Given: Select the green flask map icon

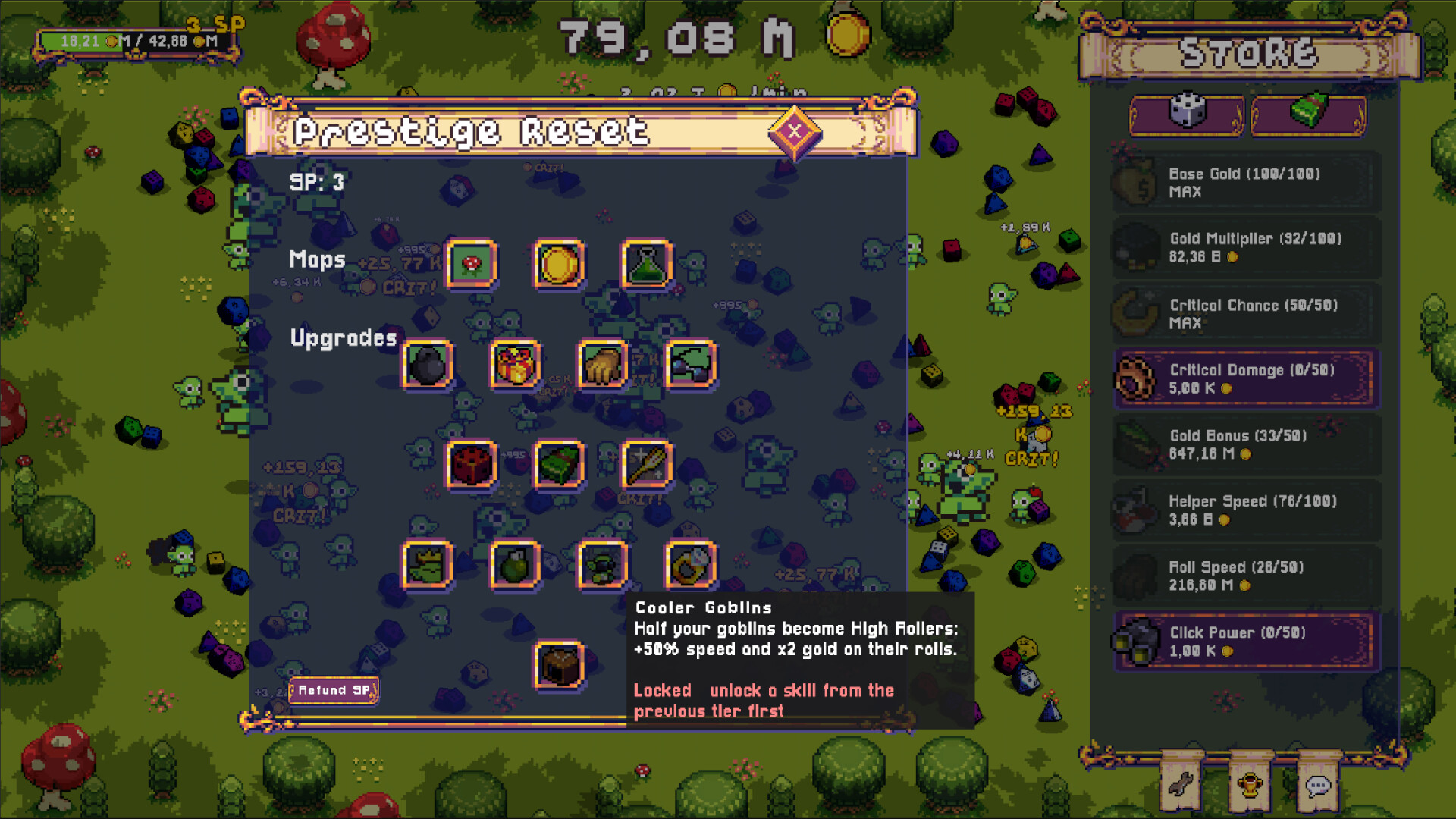Looking at the screenshot, I should (645, 265).
